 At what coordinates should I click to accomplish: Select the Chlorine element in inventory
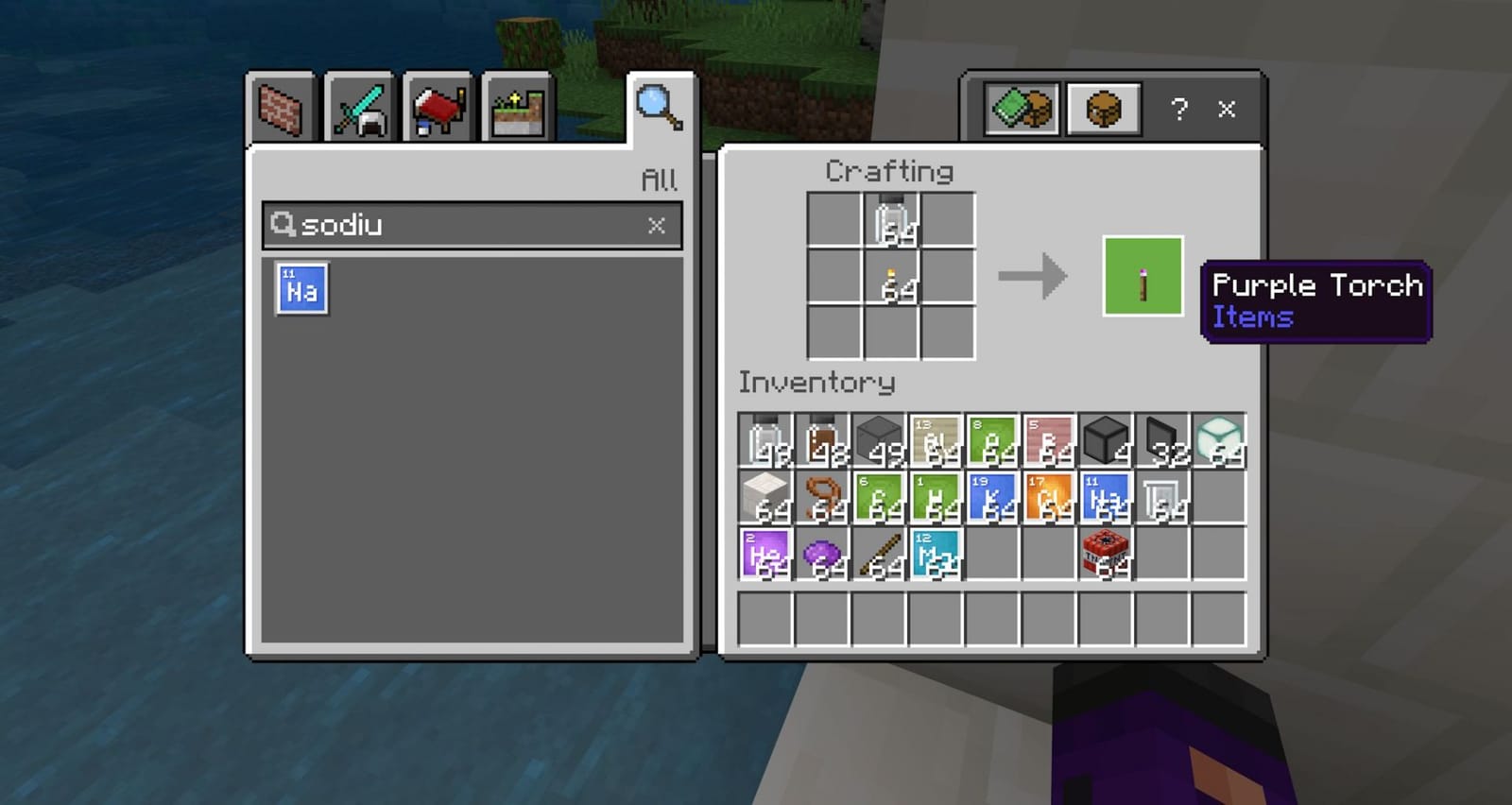point(1047,496)
